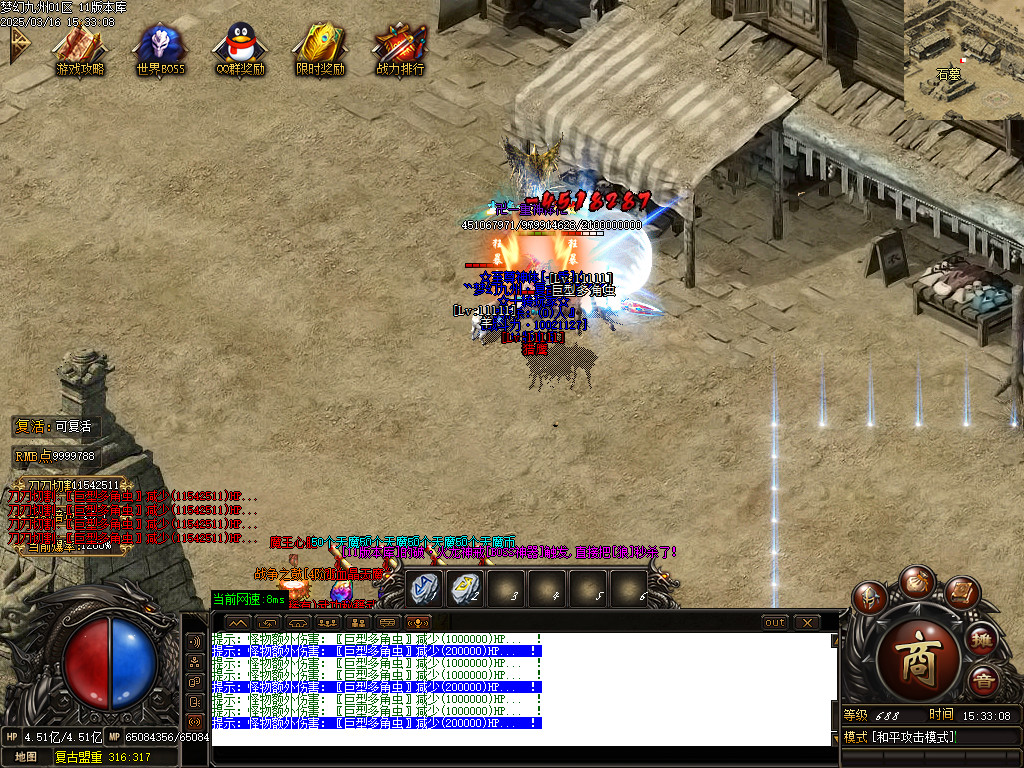Open the skill book icon
This screenshot has width=1024, height=768.
coord(960,592)
